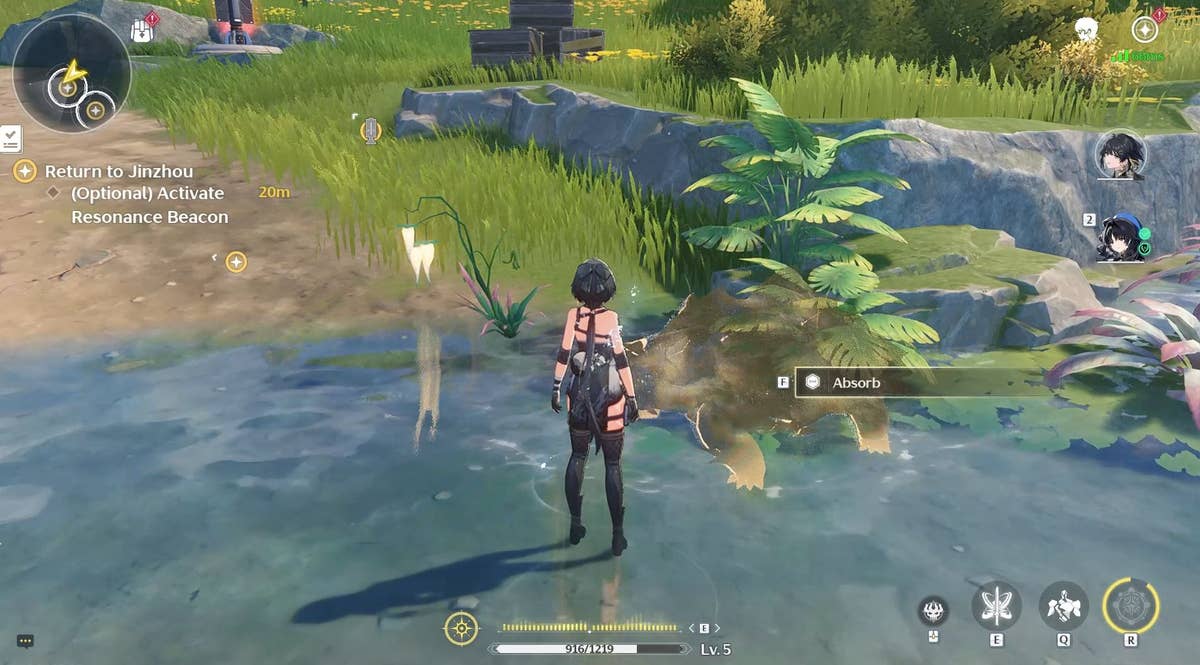Screen dimensions: 1200x665
Task: Open the golden gadget wheel icon
Action: click(x=461, y=628)
